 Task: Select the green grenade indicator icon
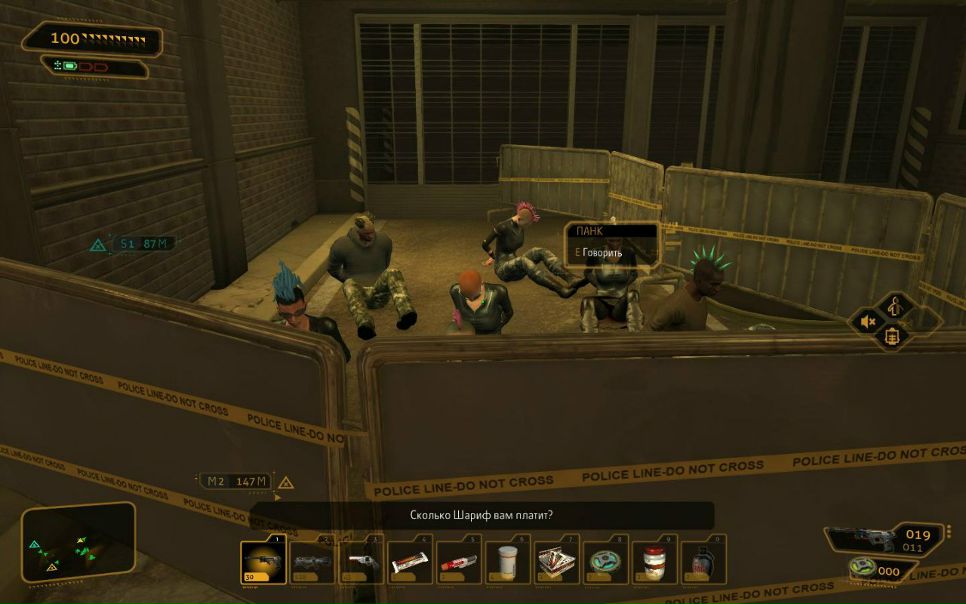(x=860, y=570)
